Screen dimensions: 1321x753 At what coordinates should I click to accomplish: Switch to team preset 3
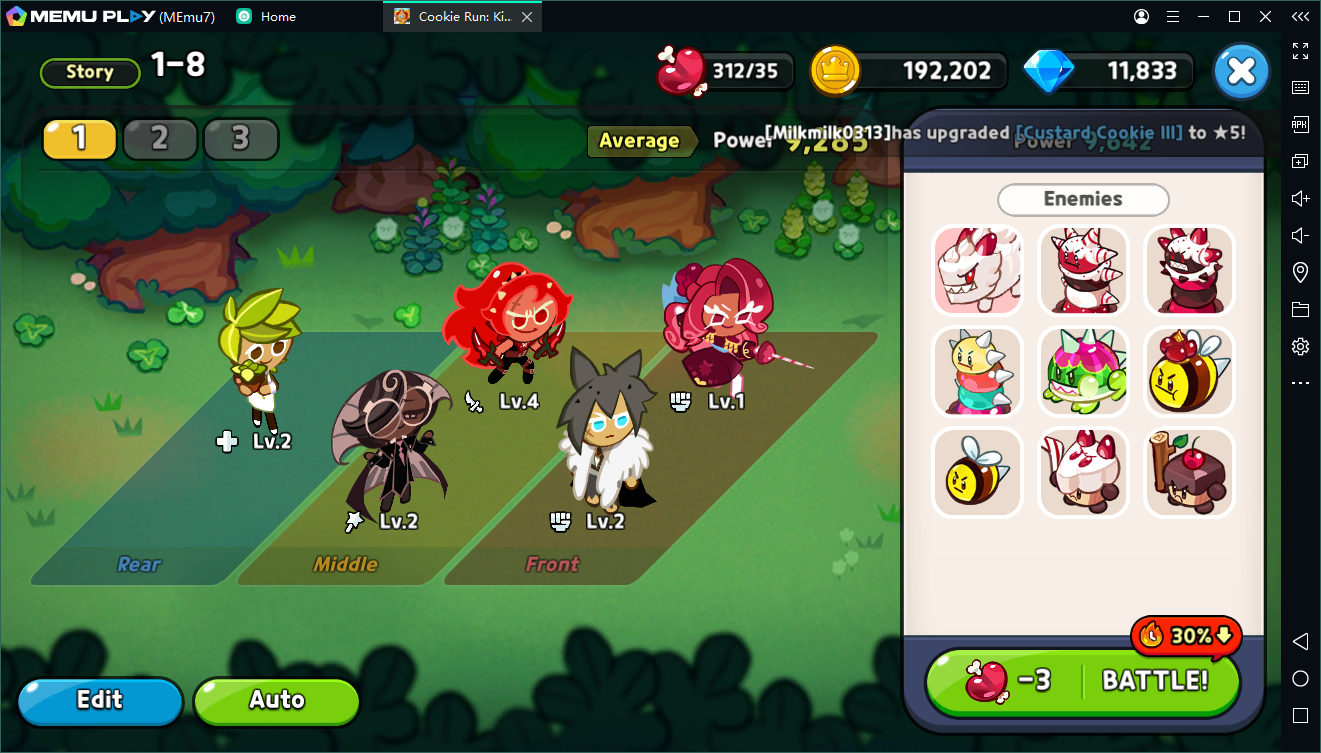(x=240, y=139)
